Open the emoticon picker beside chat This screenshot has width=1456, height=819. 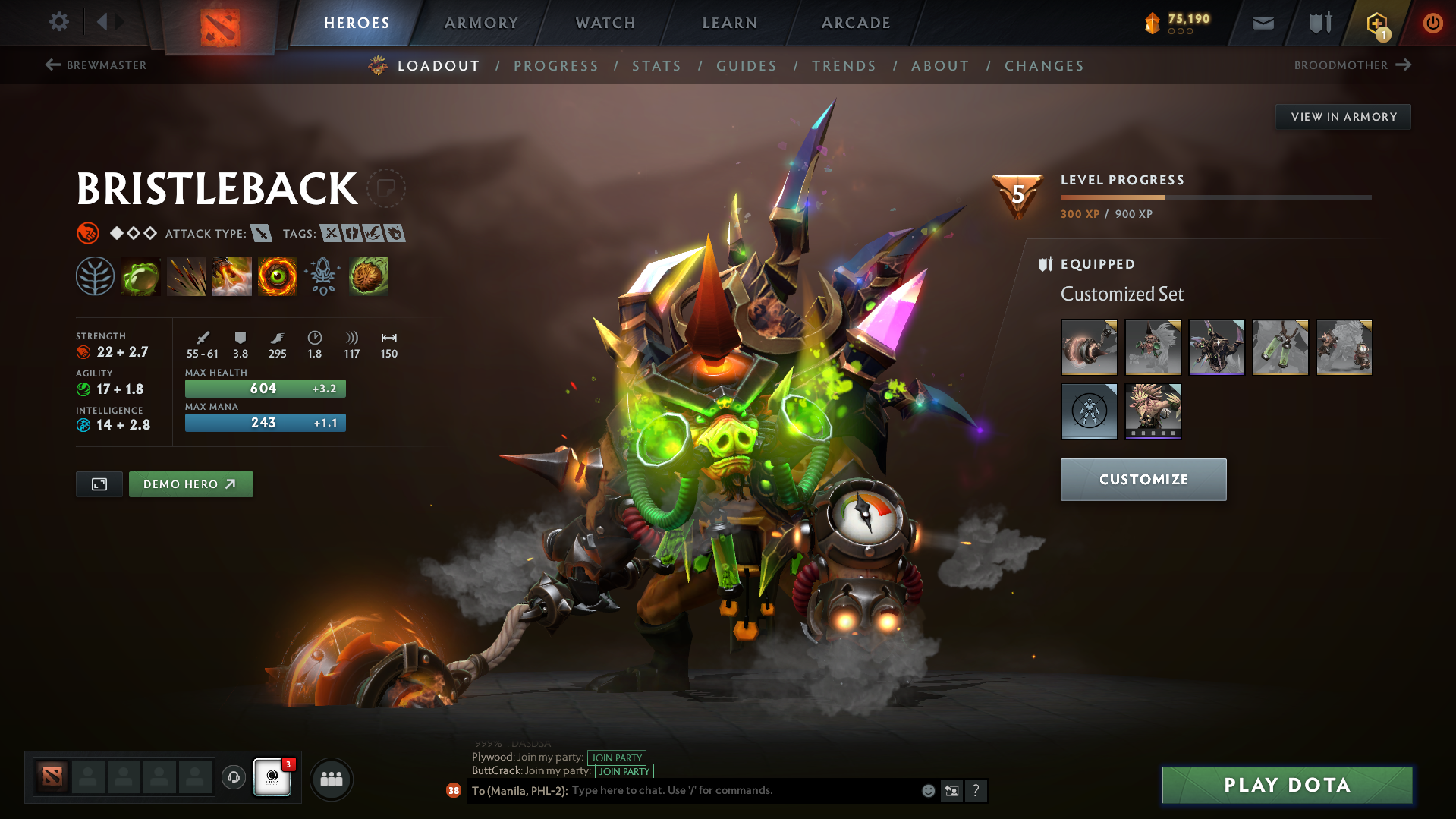[x=927, y=790]
